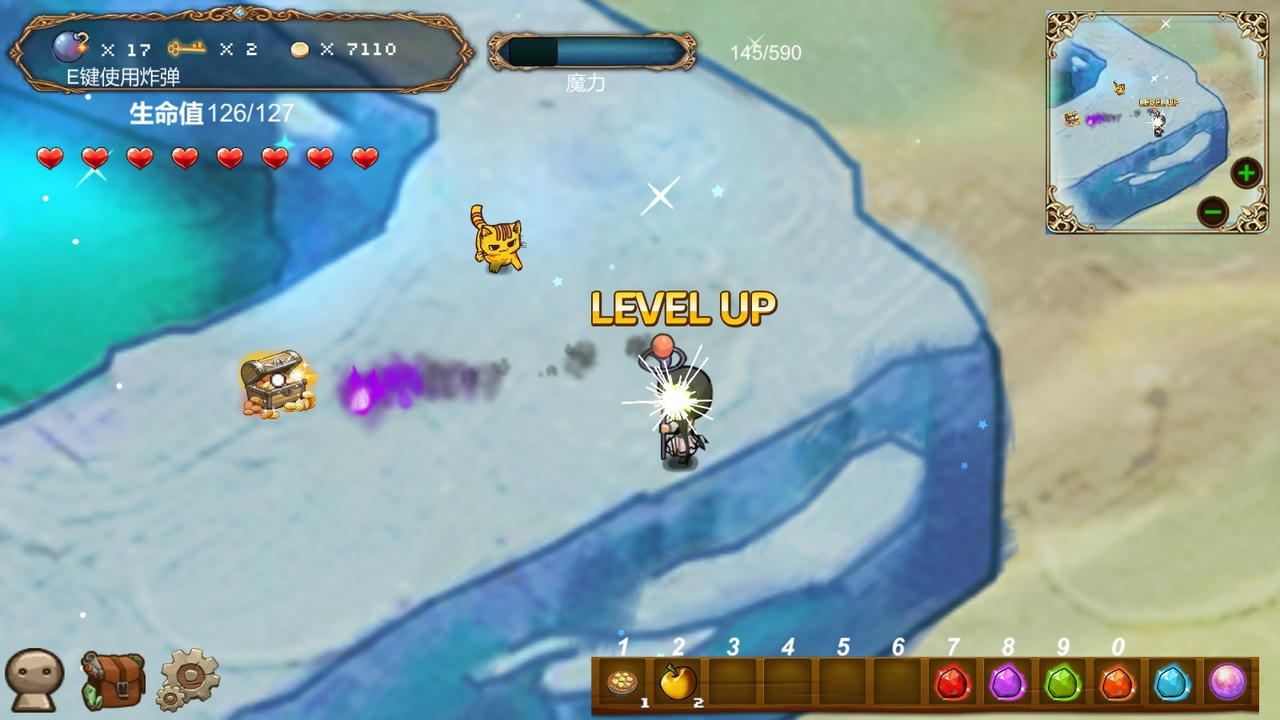Use the golden apple in slot 2
The image size is (1280, 720).
(678, 683)
